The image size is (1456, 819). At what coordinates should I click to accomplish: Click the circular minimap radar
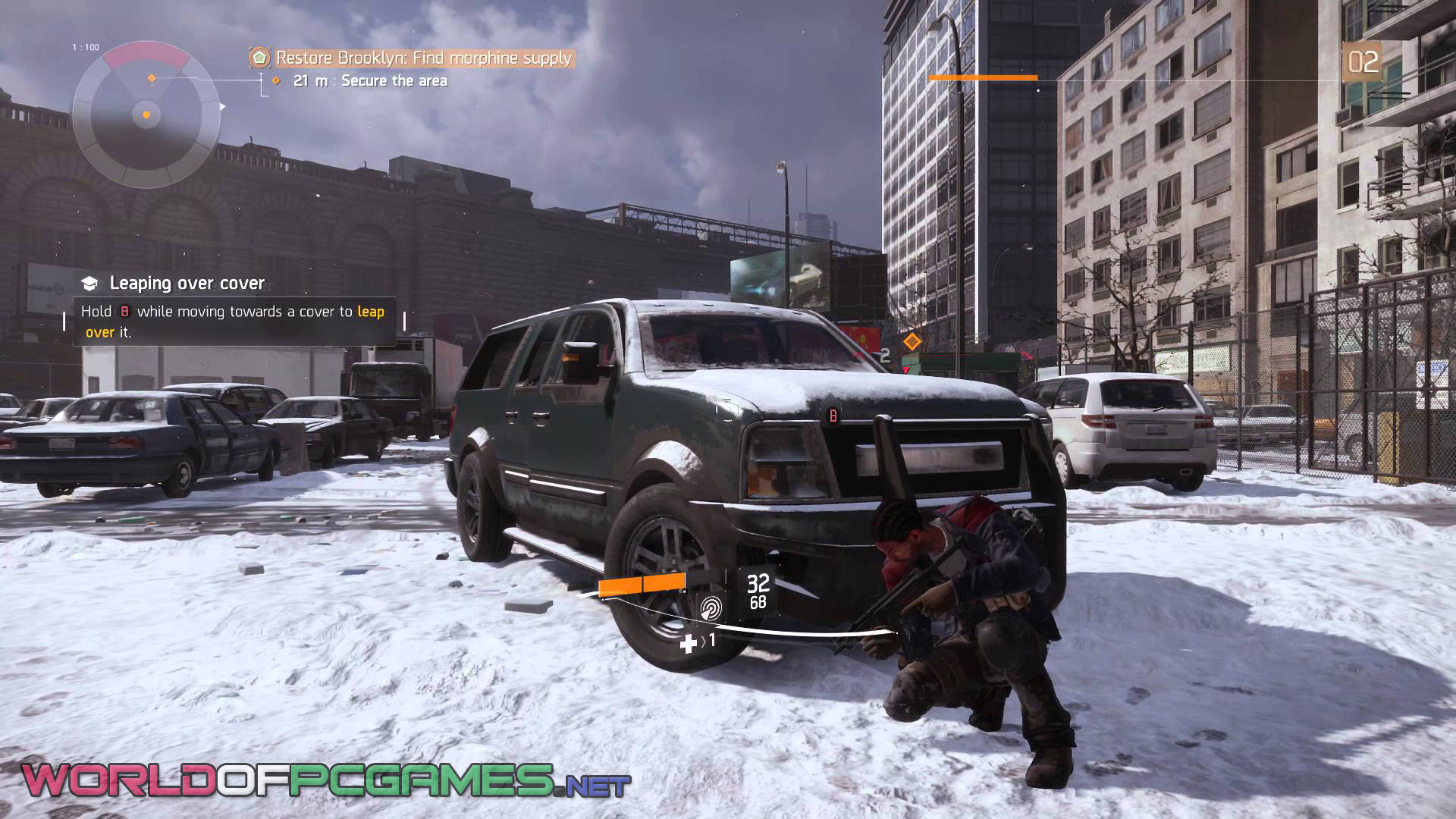click(146, 115)
